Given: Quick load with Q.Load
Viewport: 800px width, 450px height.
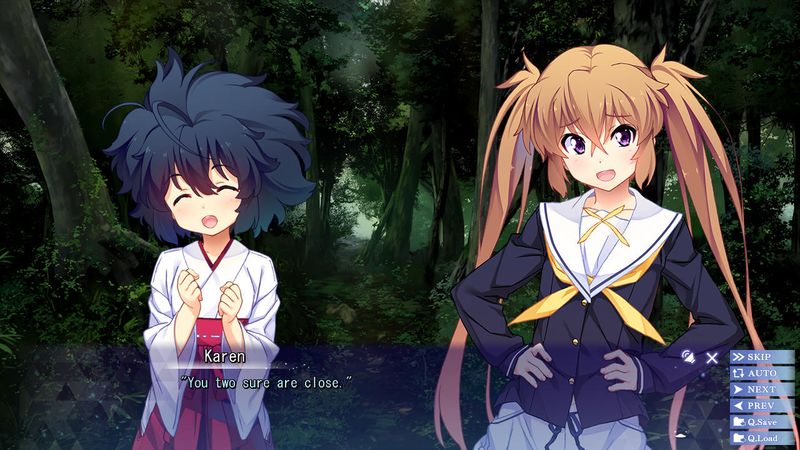Looking at the screenshot, I should 762,437.
